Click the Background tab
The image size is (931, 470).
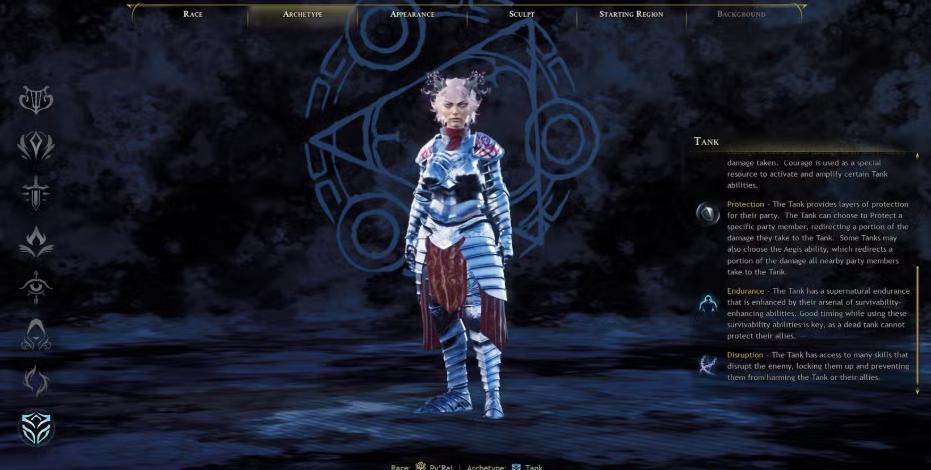741,14
